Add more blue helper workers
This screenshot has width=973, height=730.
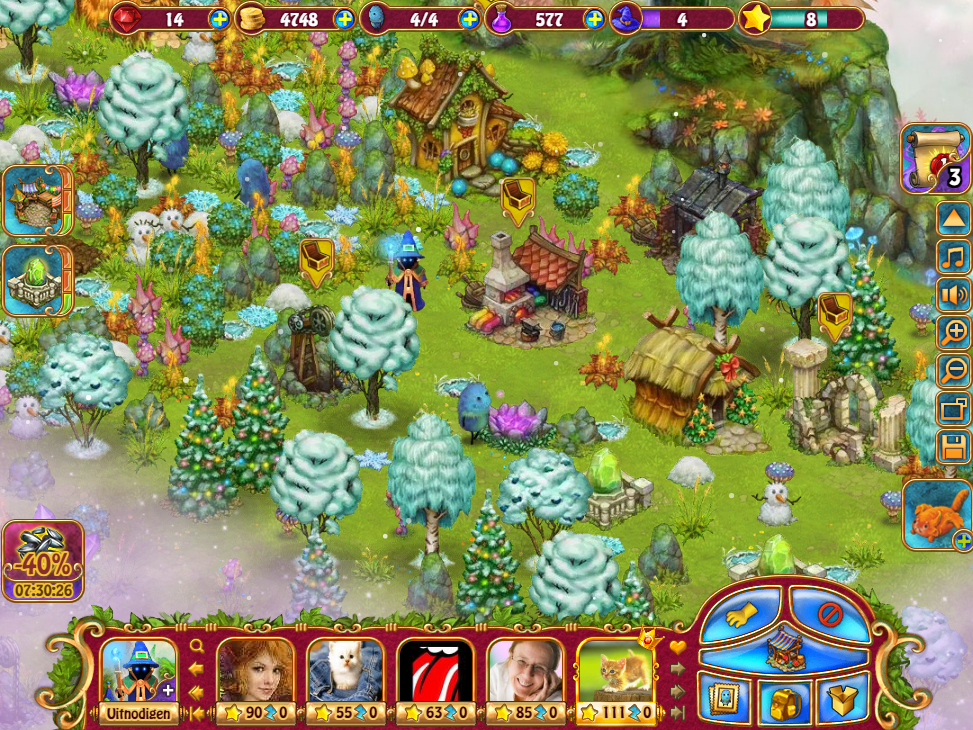[x=469, y=19]
